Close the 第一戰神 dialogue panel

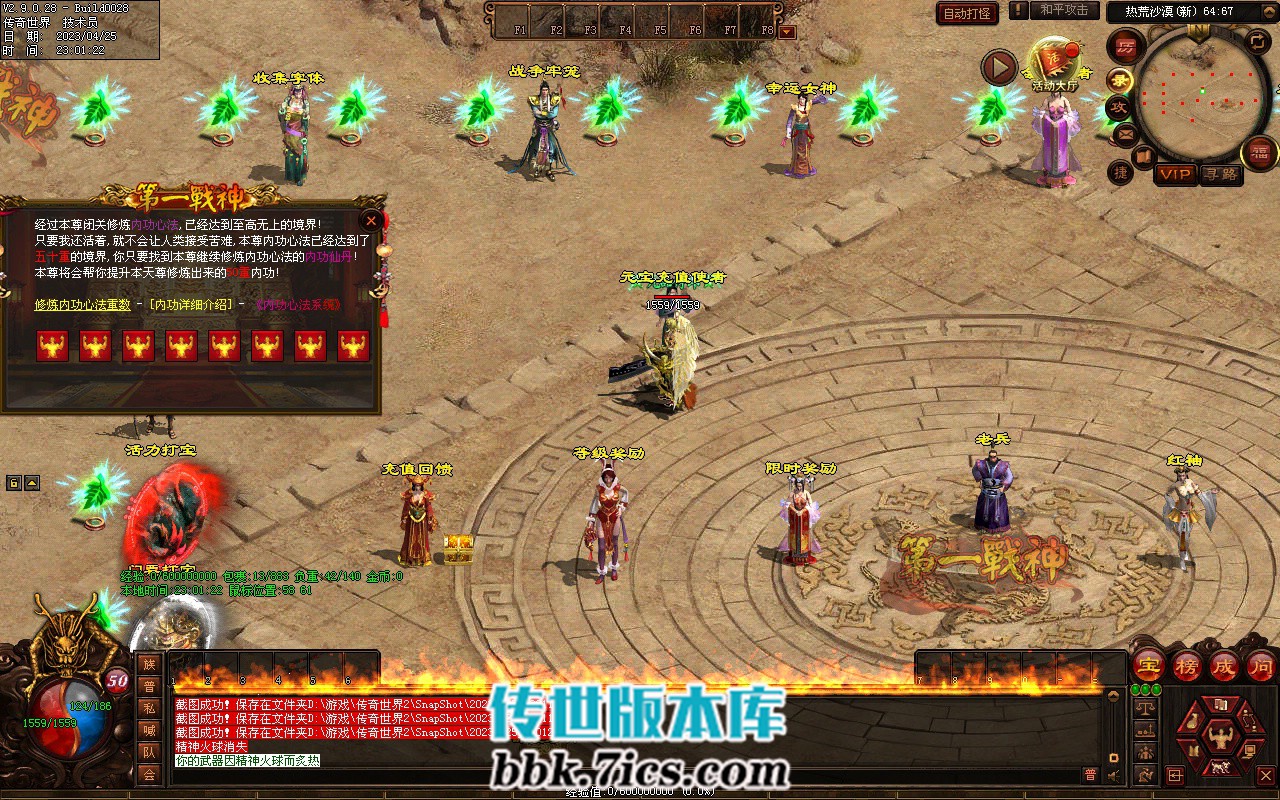point(372,221)
